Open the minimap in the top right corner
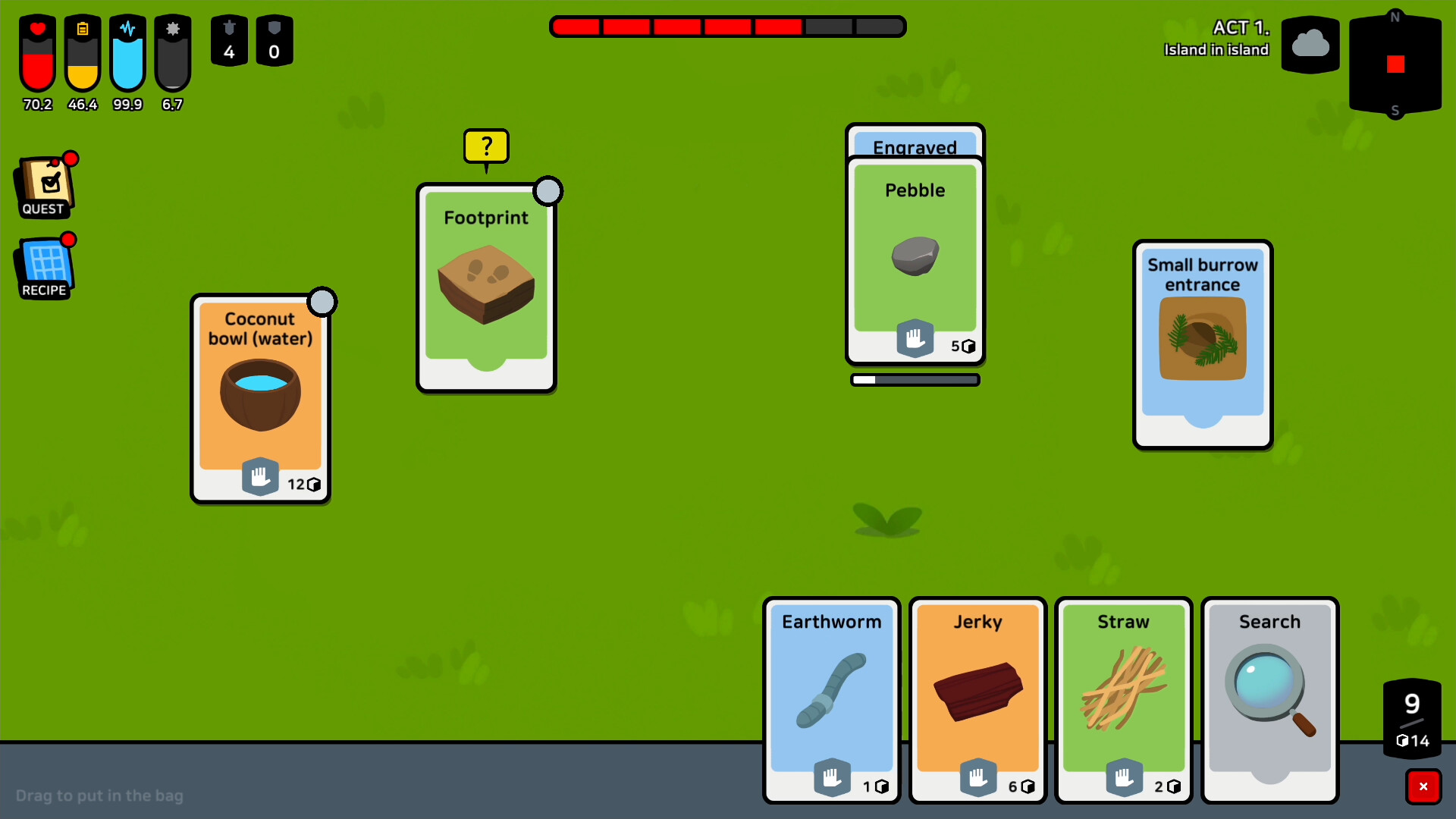This screenshot has height=819, width=1456. (1395, 64)
